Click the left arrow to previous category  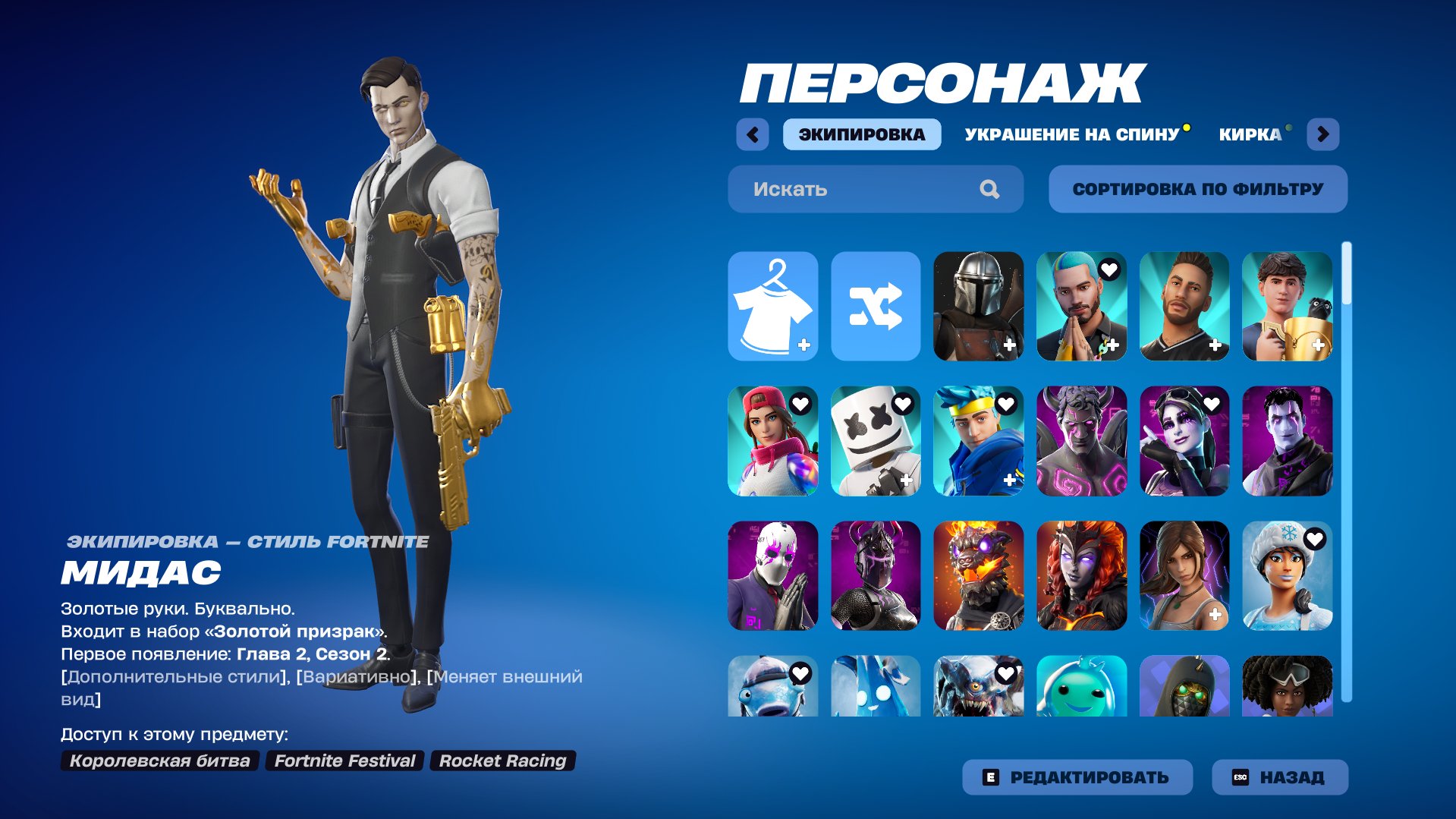click(752, 134)
